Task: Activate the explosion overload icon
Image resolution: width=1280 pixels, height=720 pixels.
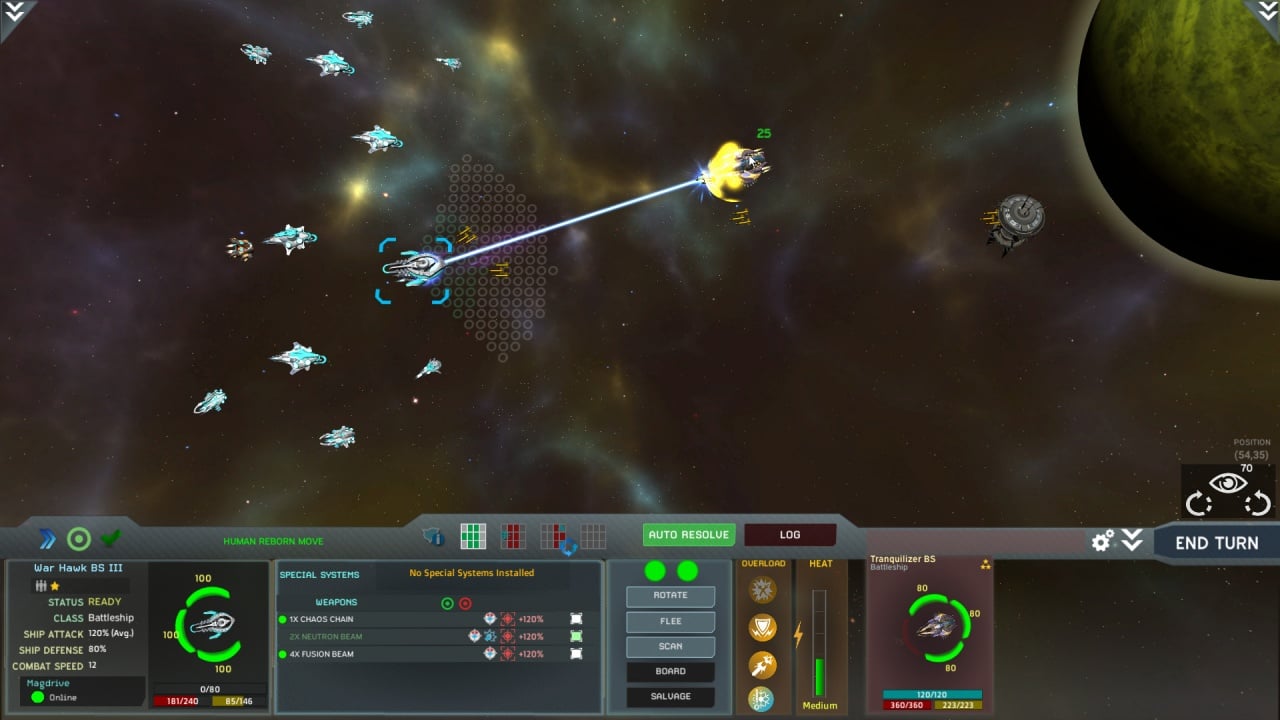Action: [762, 590]
